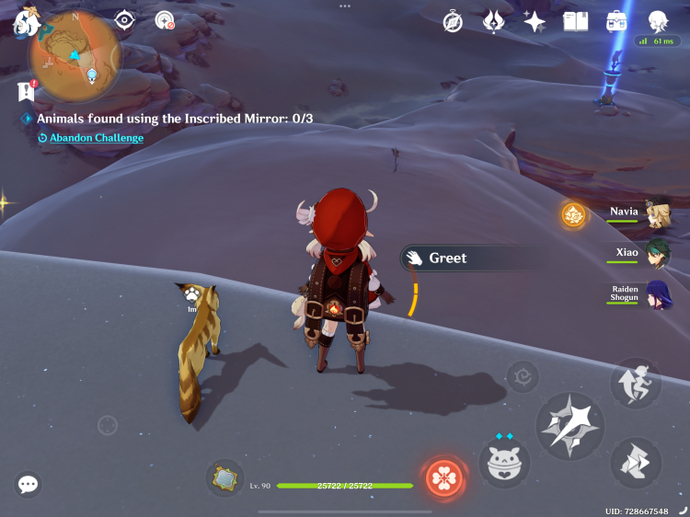690x517 pixels.
Task: Tap the normal attack star button
Action: (570, 427)
